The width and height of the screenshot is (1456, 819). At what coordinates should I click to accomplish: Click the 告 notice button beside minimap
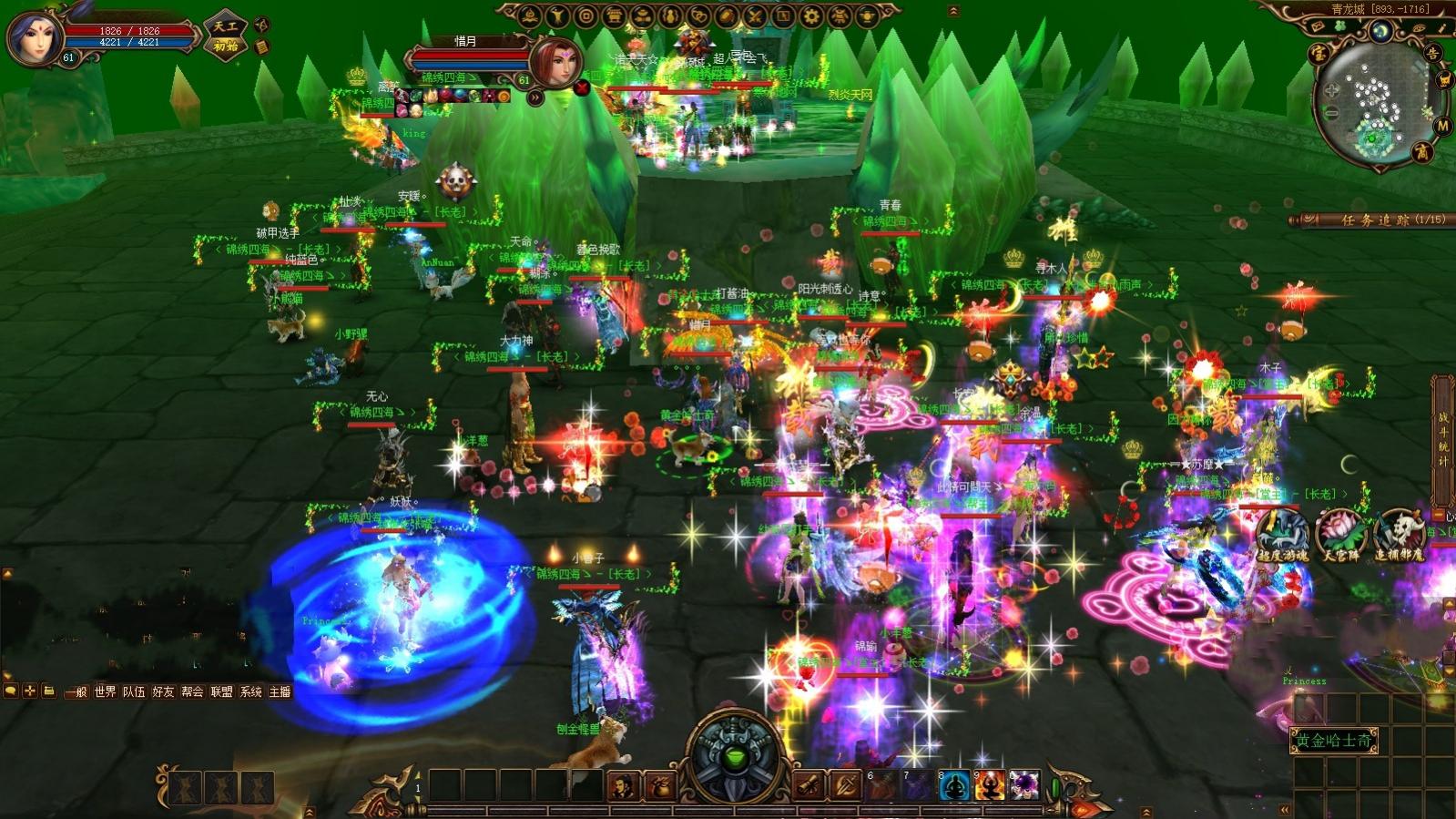point(1433,54)
